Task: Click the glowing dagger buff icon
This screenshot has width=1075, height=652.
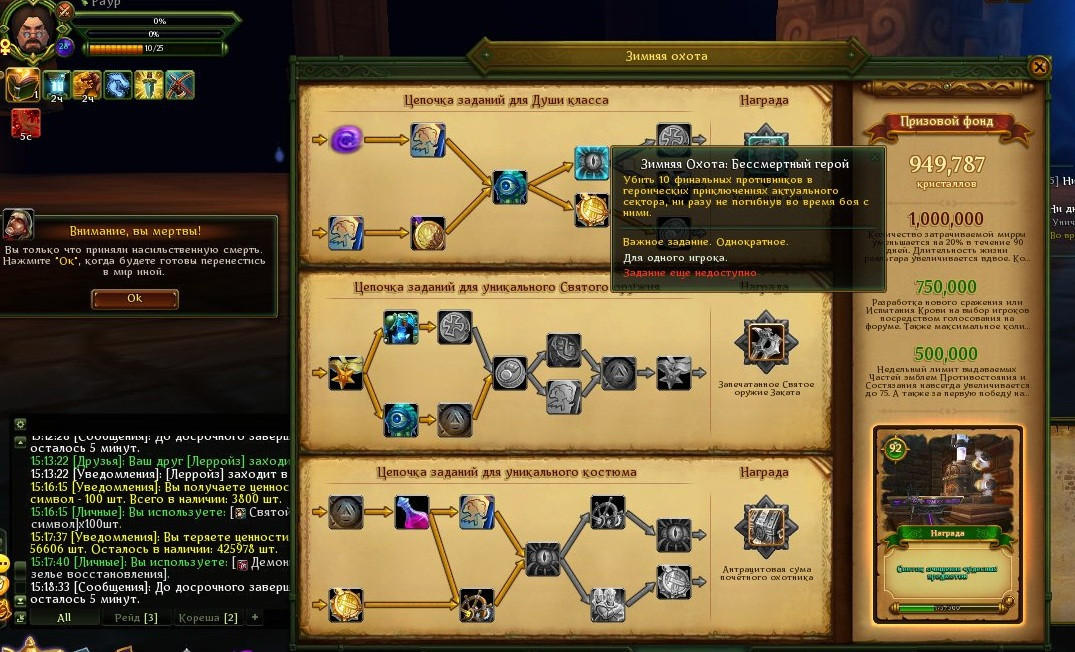Action: [x=149, y=87]
